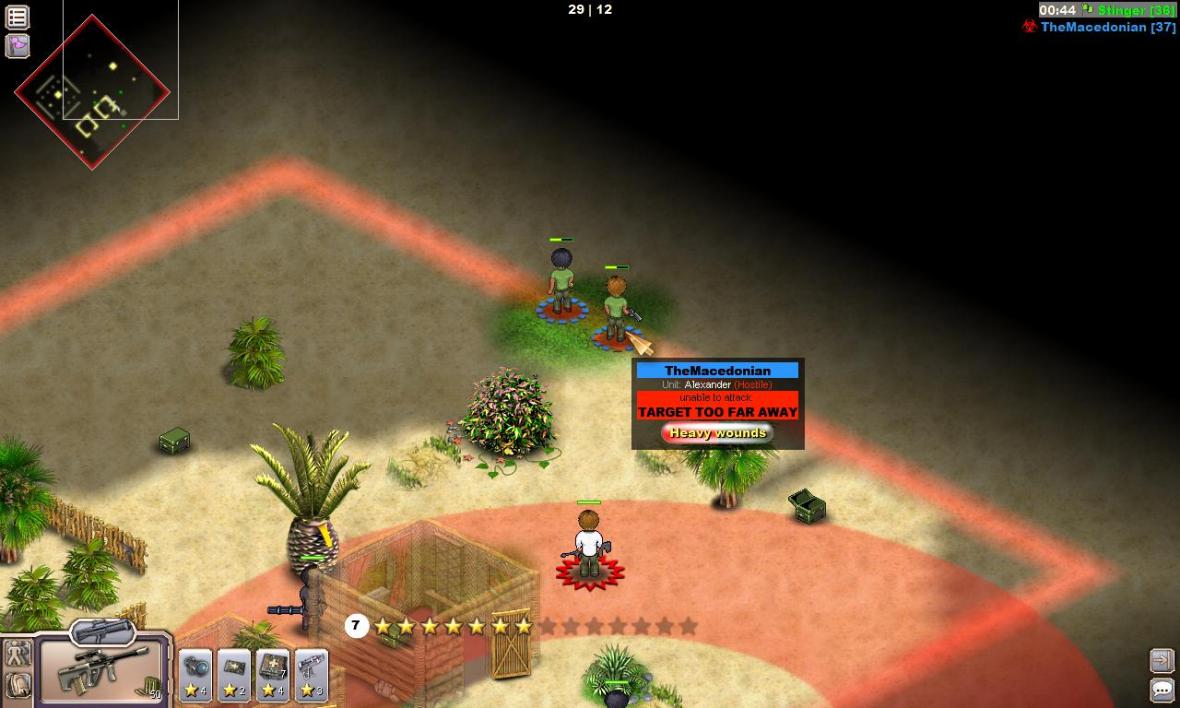
Task: Select the scoped assault rifle weapon slot
Action: [102, 670]
